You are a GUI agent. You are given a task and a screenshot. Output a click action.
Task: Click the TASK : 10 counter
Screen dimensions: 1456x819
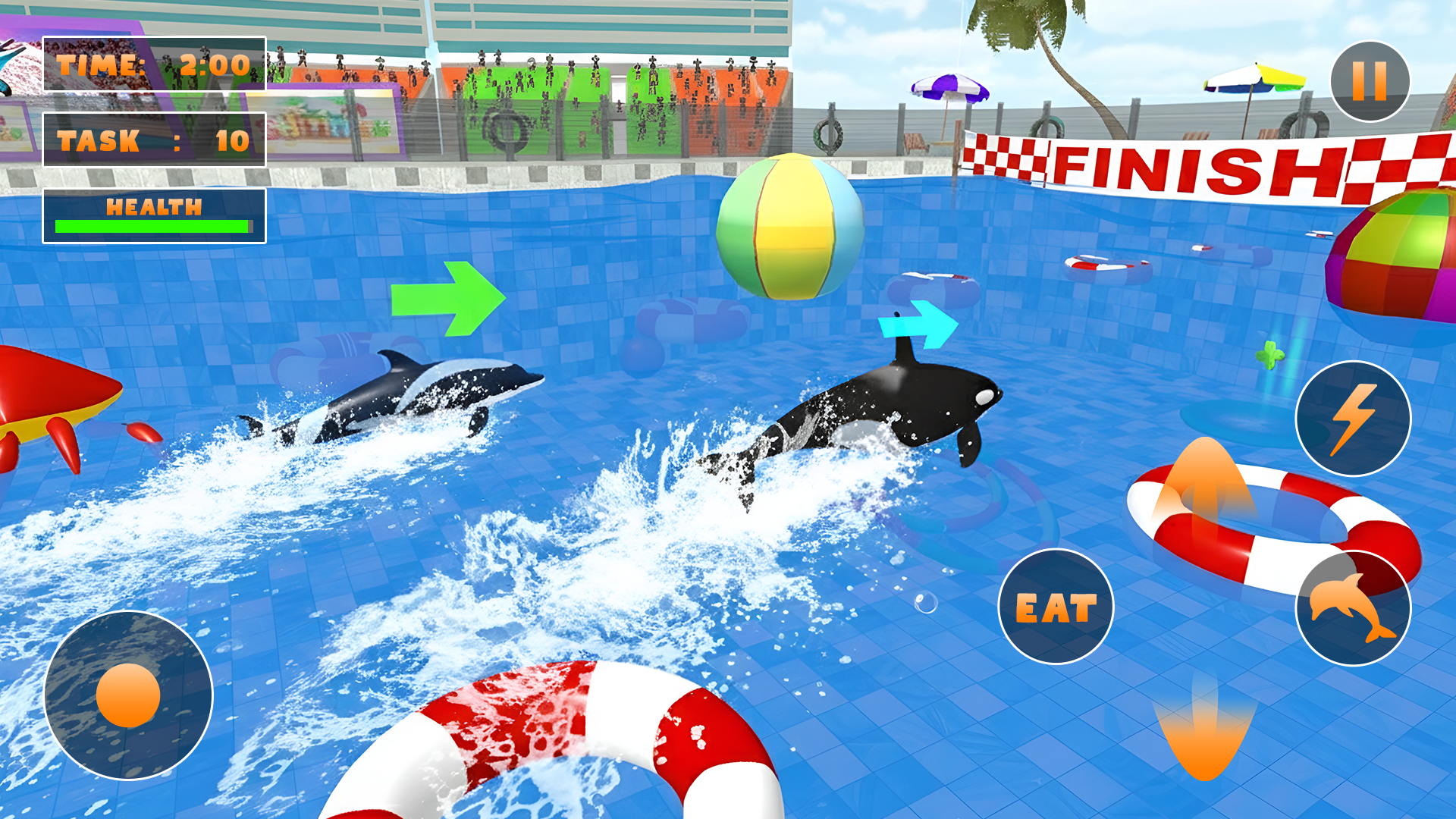(x=152, y=140)
